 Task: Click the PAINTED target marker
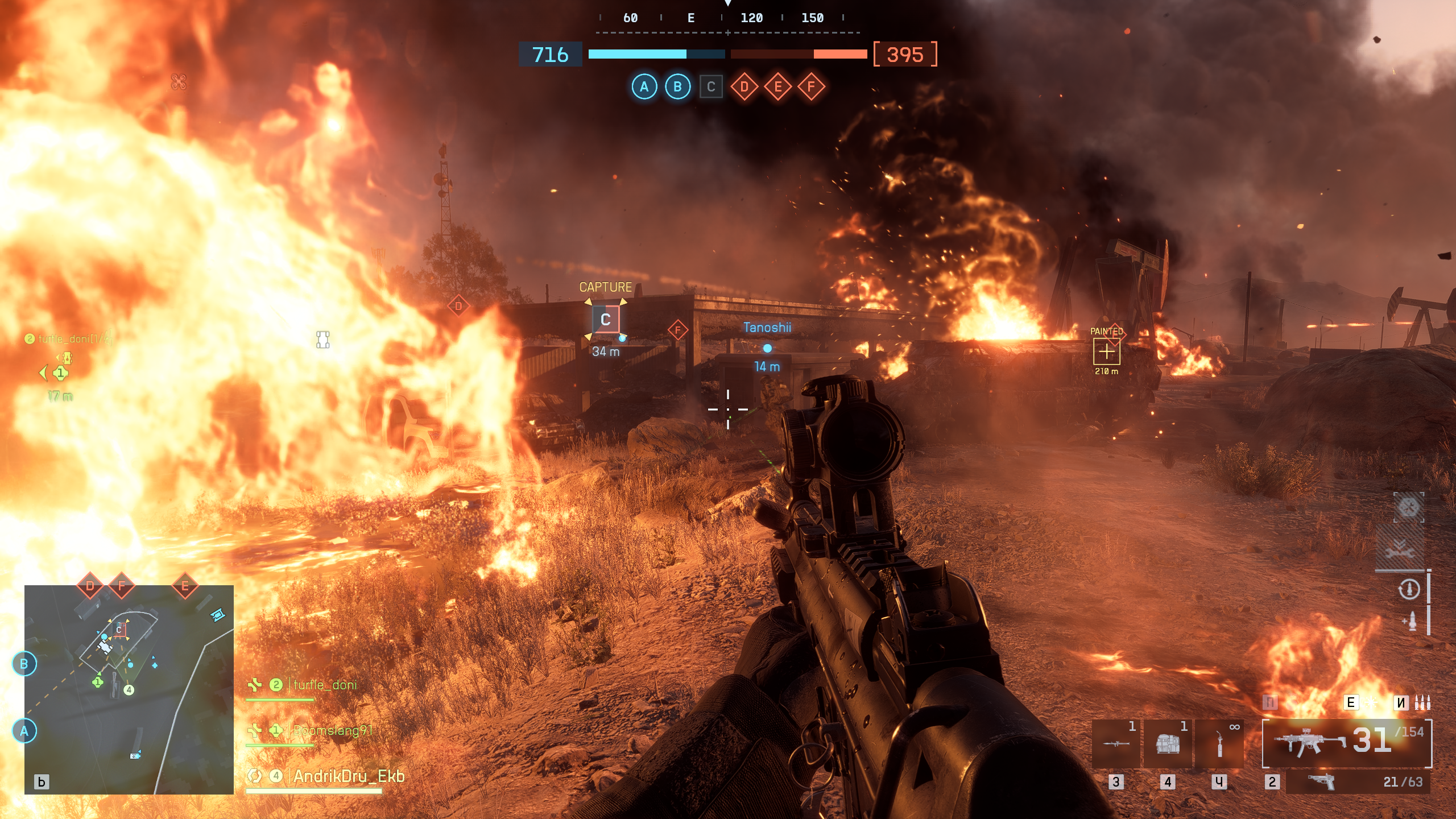tap(1106, 352)
